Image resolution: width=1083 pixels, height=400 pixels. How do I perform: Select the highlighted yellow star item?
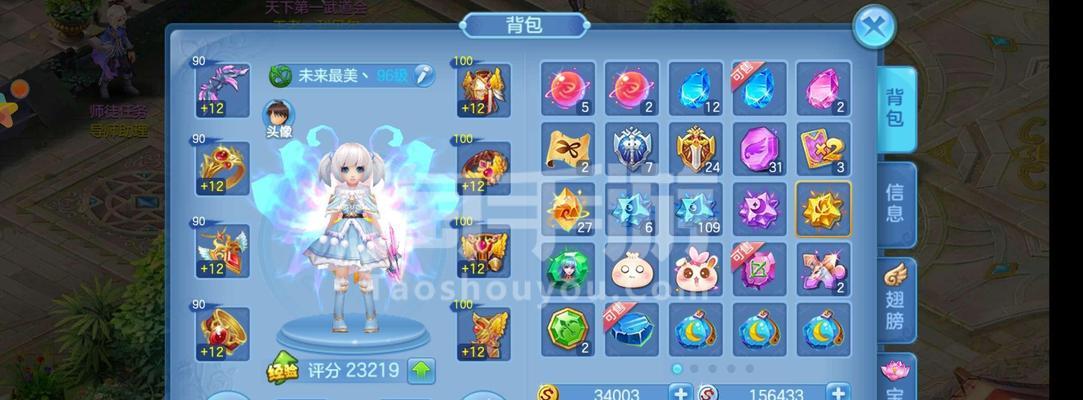click(x=823, y=209)
